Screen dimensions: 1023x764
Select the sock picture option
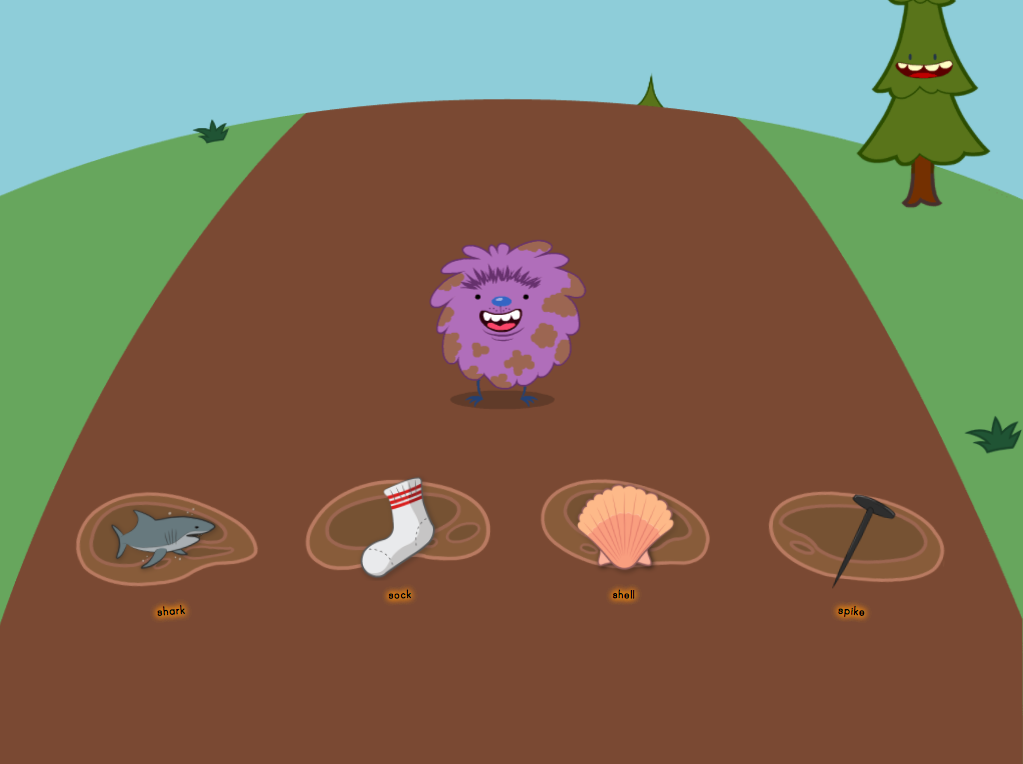click(x=398, y=528)
